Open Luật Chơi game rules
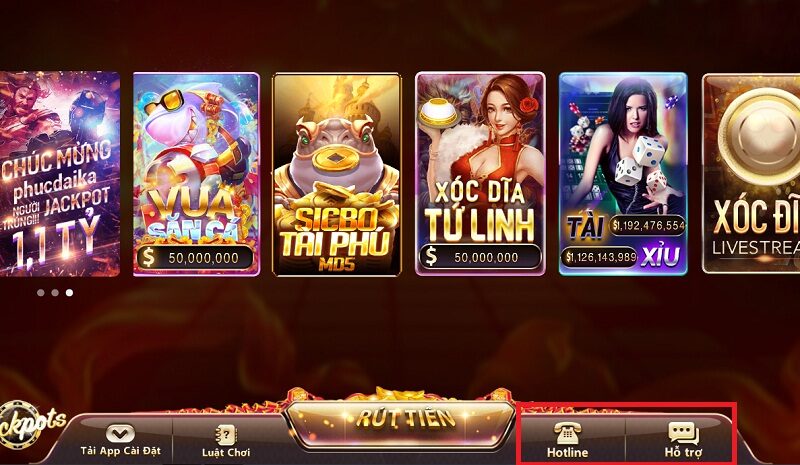Image resolution: width=800 pixels, height=465 pixels. click(224, 441)
